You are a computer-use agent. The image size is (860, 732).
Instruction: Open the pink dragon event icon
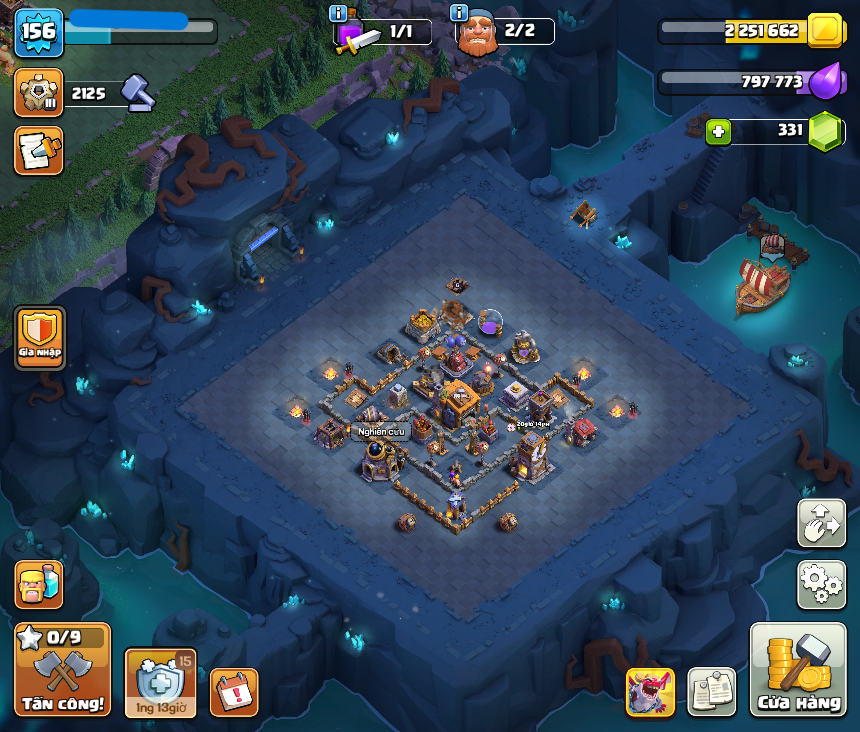click(x=650, y=692)
